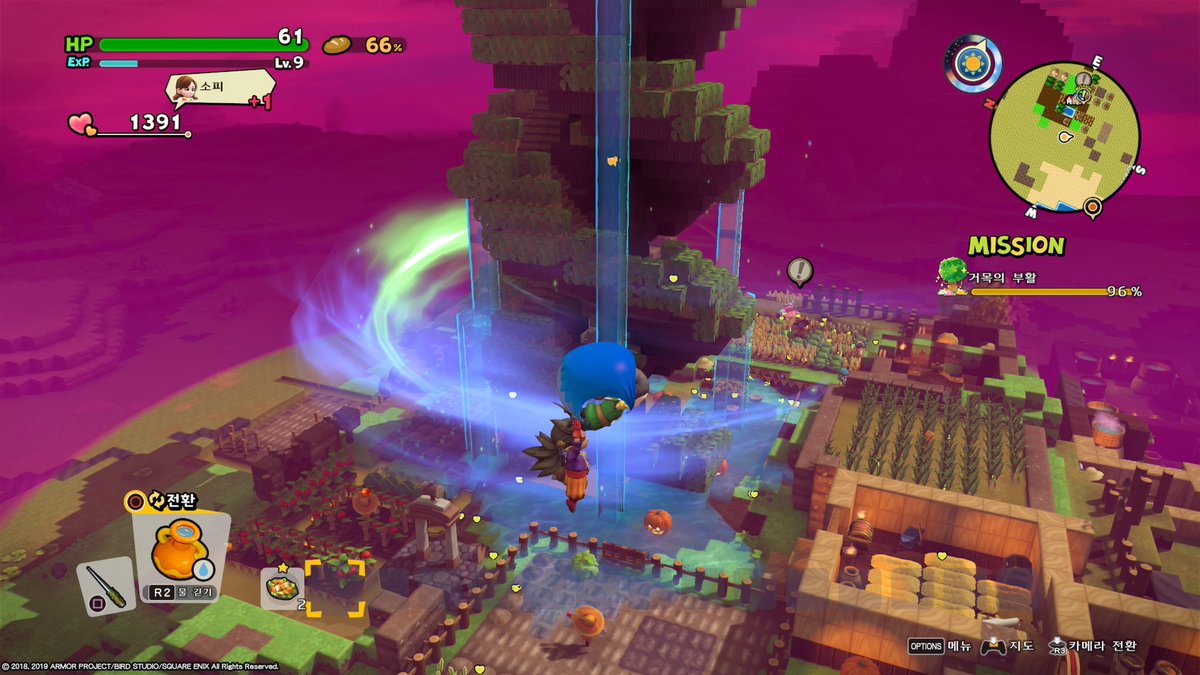Click the bread hunger meter icon
Image resolution: width=1200 pixels, height=675 pixels.
click(337, 45)
